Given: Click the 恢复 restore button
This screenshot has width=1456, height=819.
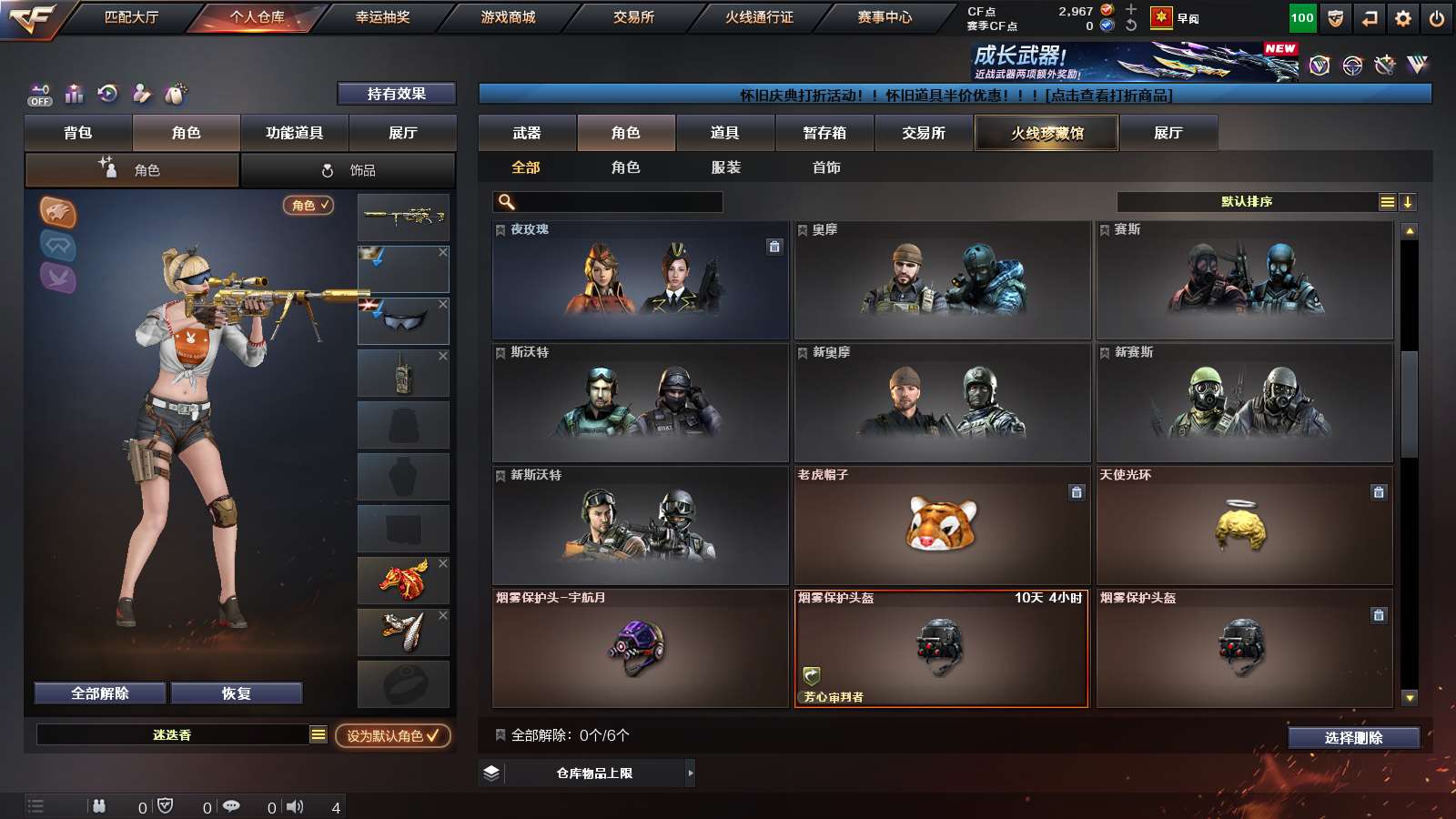Looking at the screenshot, I should click(236, 693).
